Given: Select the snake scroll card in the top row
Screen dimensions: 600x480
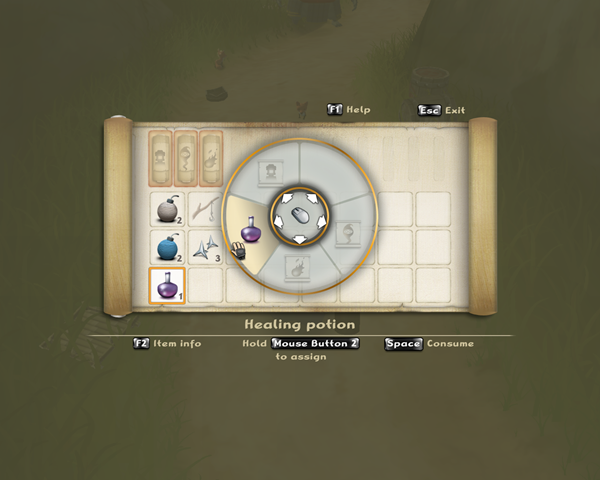Looking at the screenshot, I should coord(186,156).
